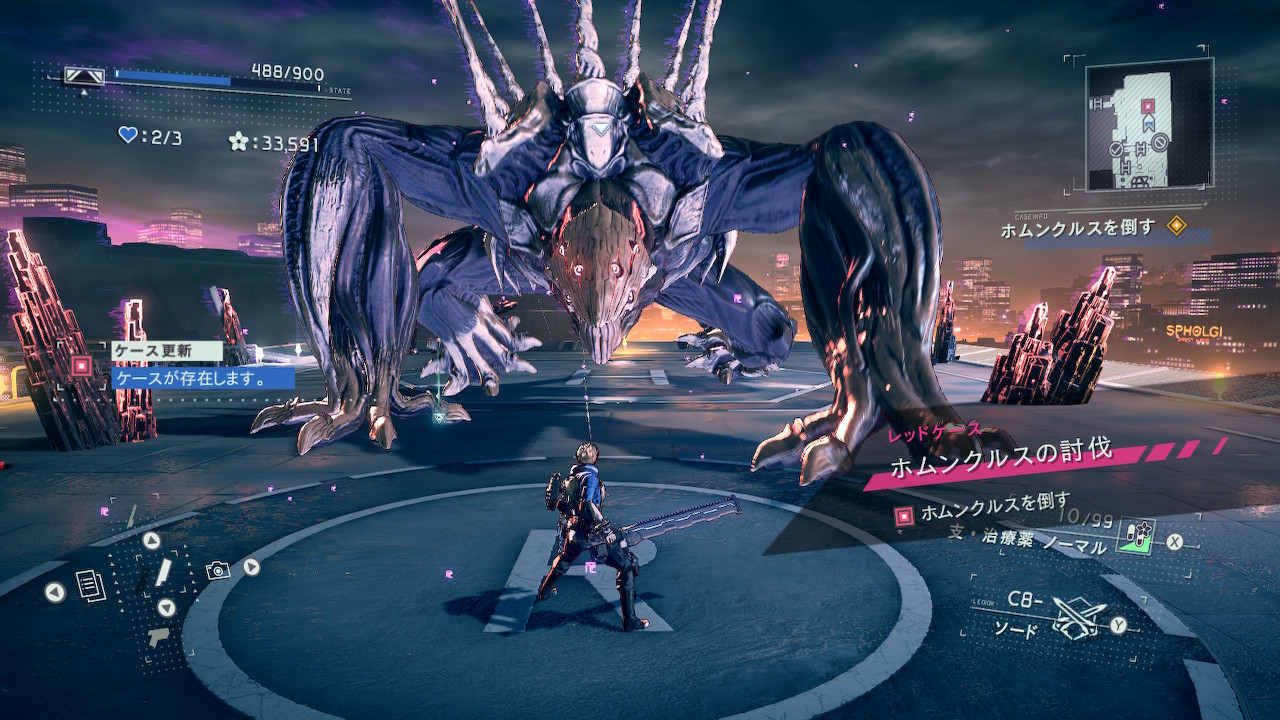Click the checkmark marker on the minimap
1280x720 pixels.
click(x=1116, y=149)
